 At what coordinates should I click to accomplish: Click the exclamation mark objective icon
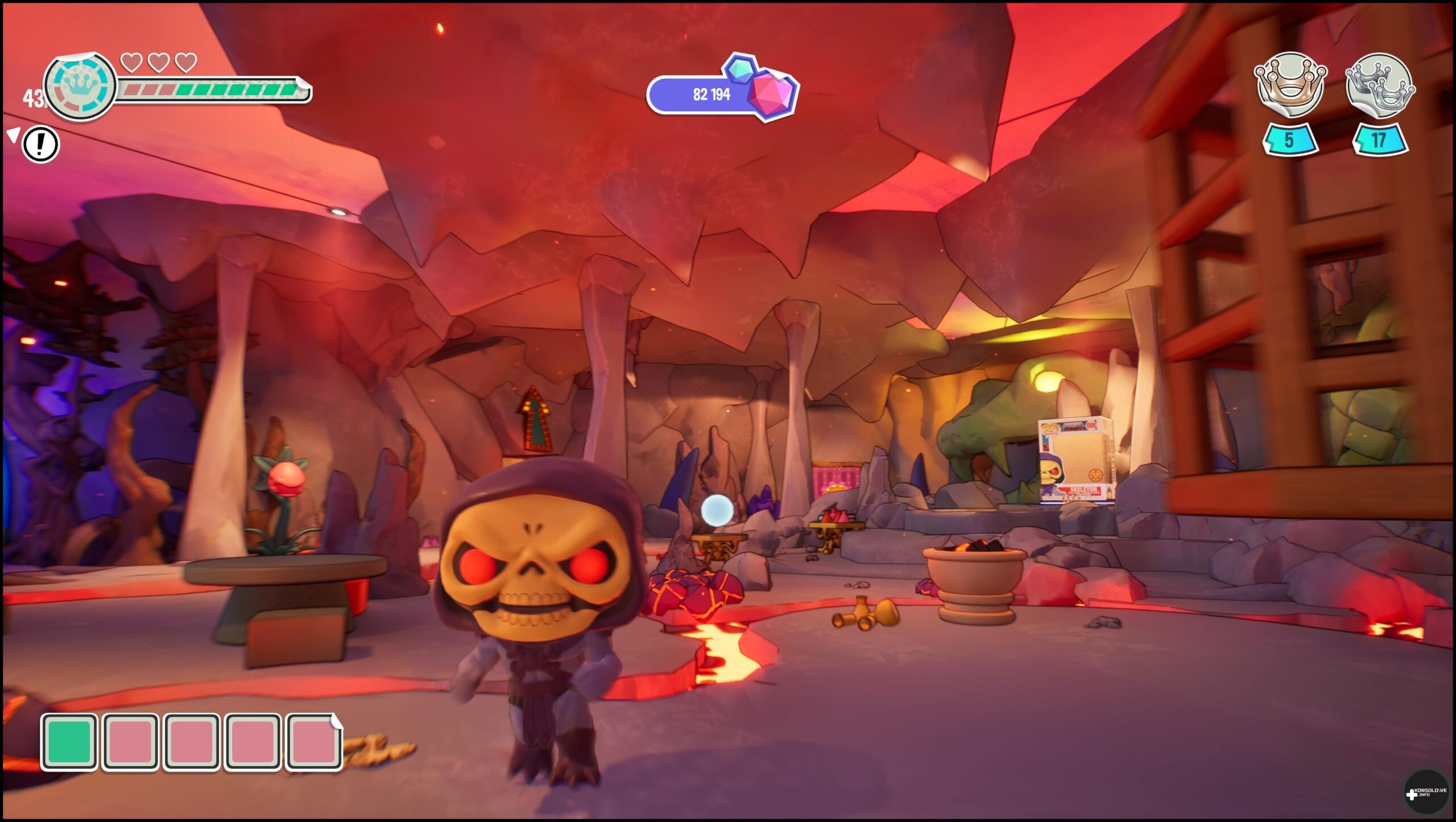point(40,144)
